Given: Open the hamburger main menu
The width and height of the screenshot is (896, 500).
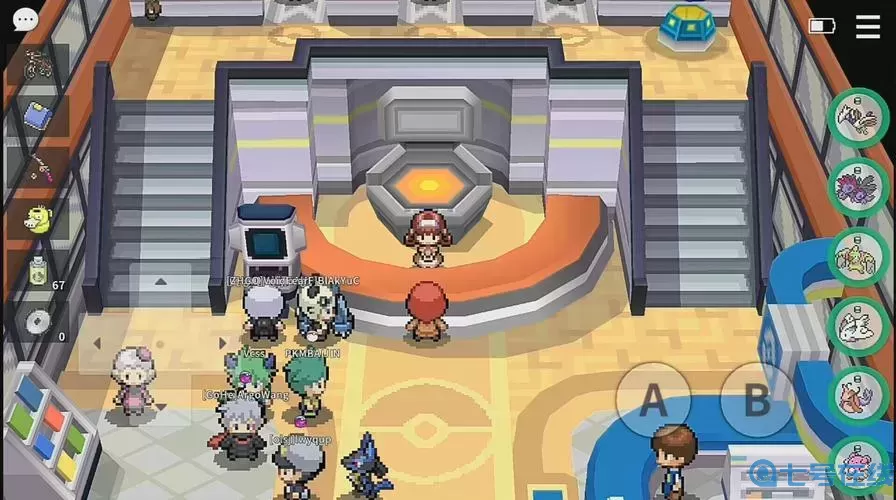Looking at the screenshot, I should [868, 26].
